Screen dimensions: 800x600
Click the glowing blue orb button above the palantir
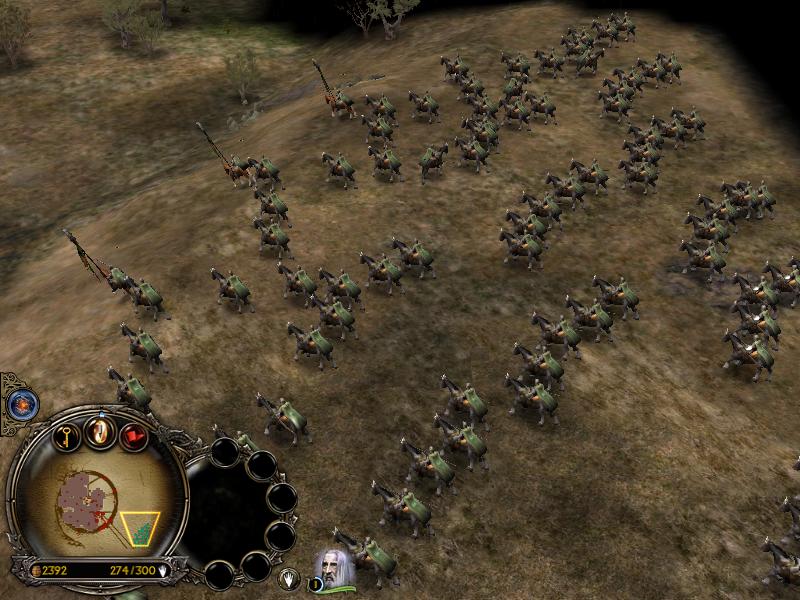(19, 404)
